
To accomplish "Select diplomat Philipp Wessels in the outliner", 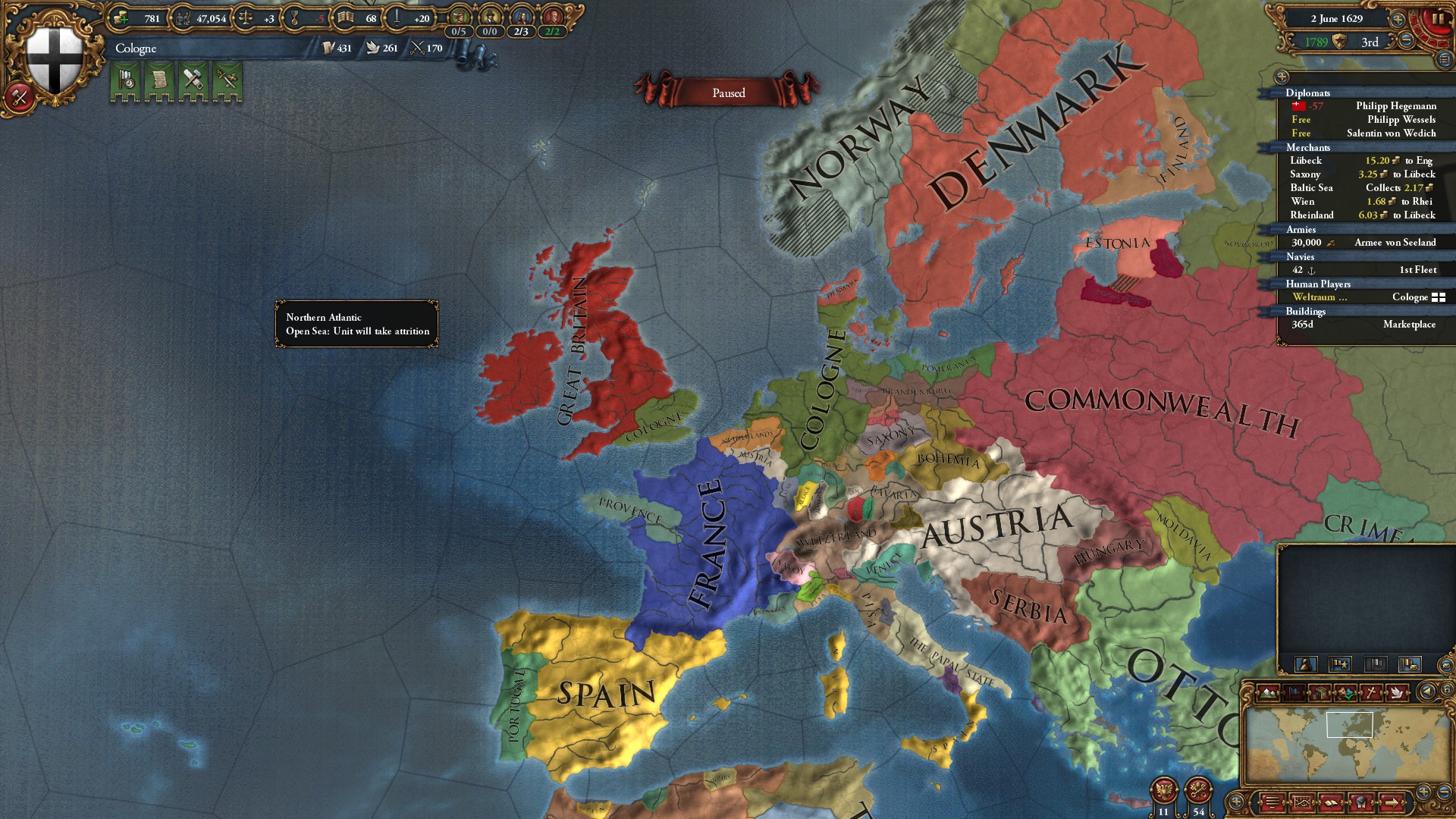I will [x=1401, y=120].
